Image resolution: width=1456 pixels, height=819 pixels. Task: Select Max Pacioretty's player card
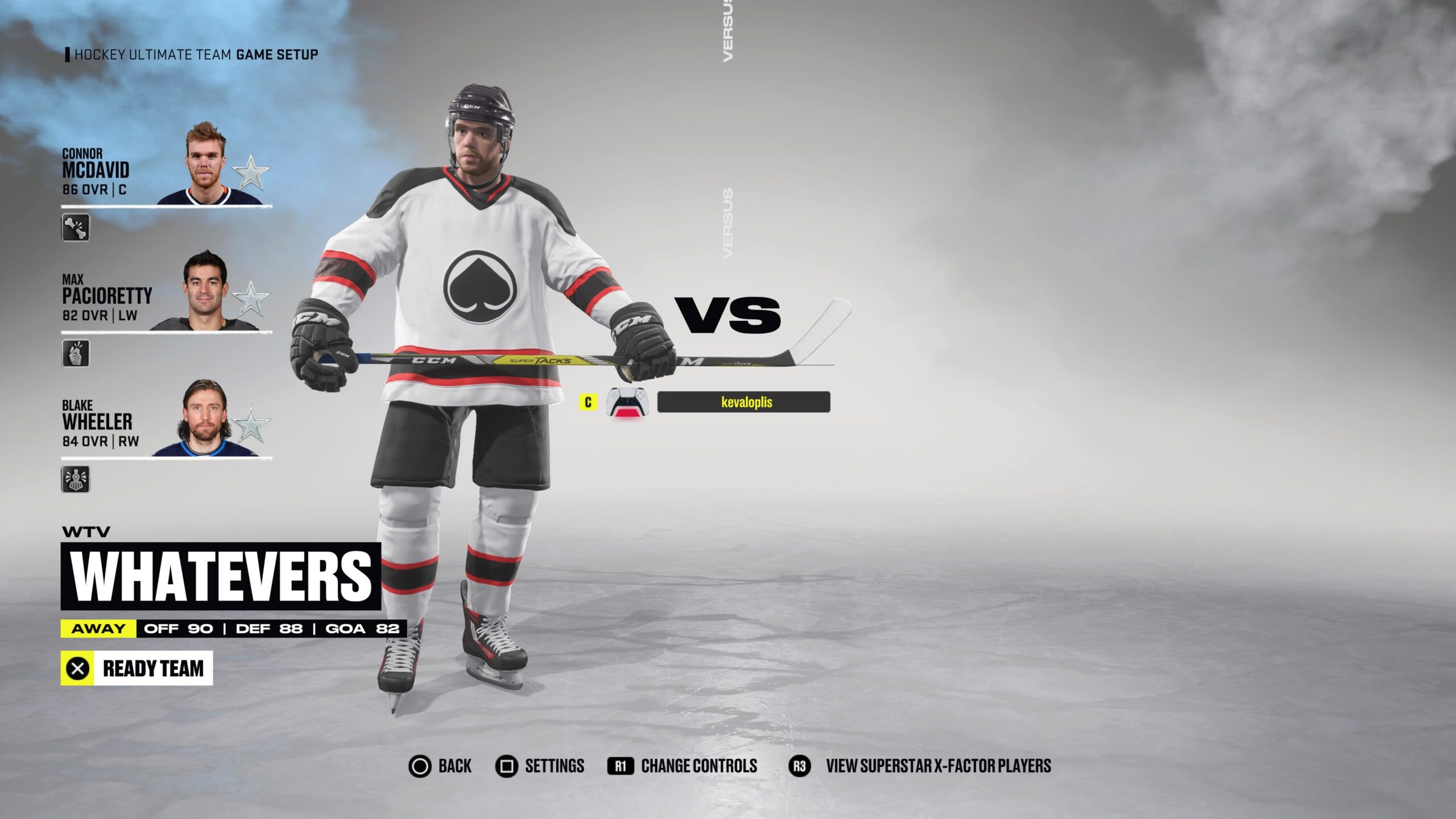point(166,292)
